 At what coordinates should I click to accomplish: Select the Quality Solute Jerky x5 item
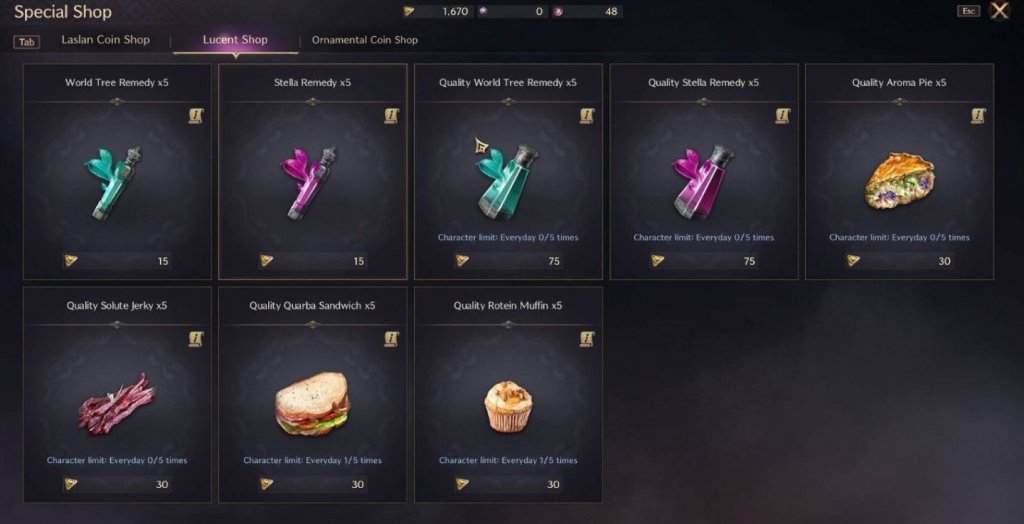pyautogui.click(x=117, y=402)
